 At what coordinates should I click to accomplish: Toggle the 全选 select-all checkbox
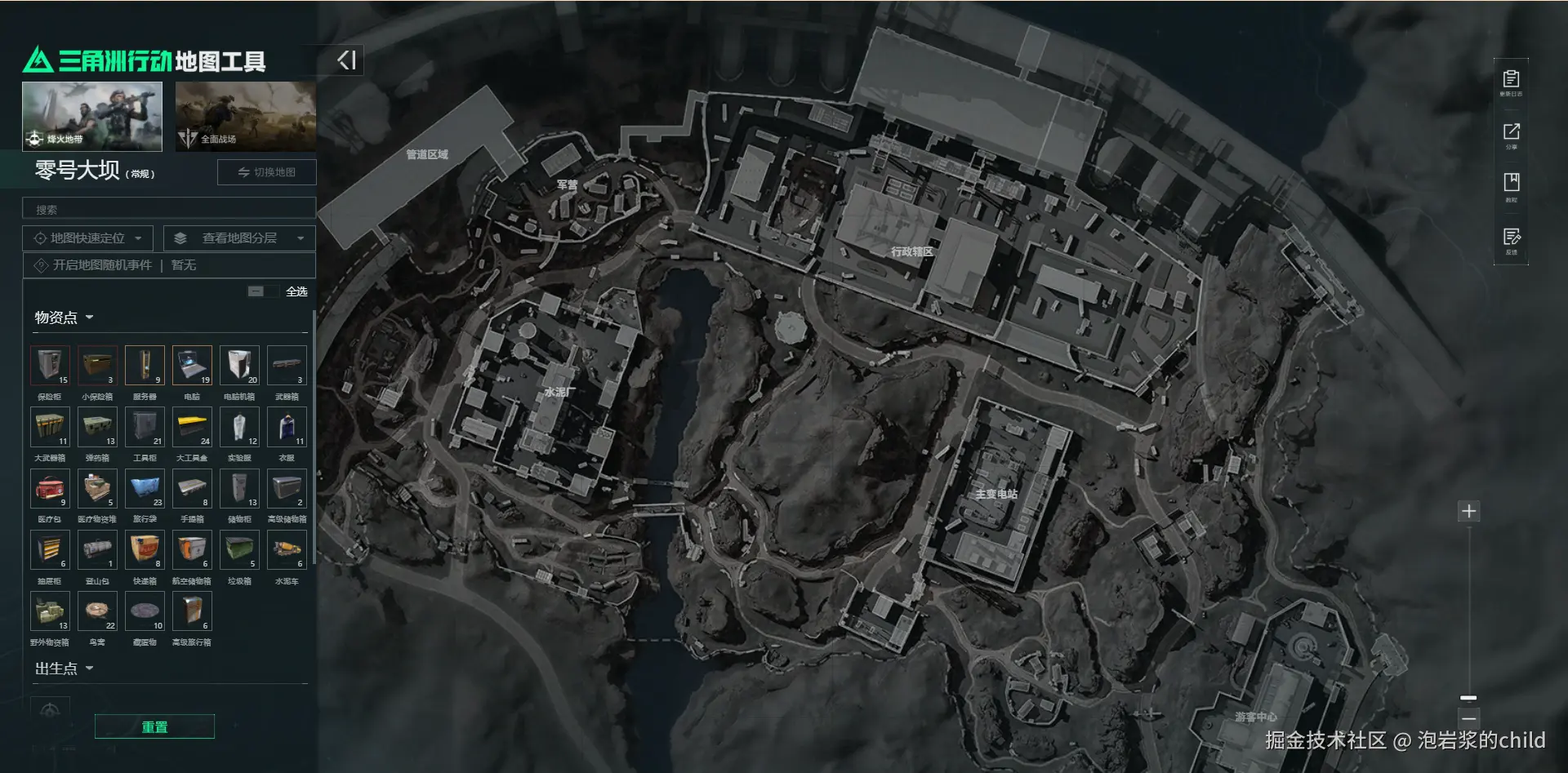(256, 291)
